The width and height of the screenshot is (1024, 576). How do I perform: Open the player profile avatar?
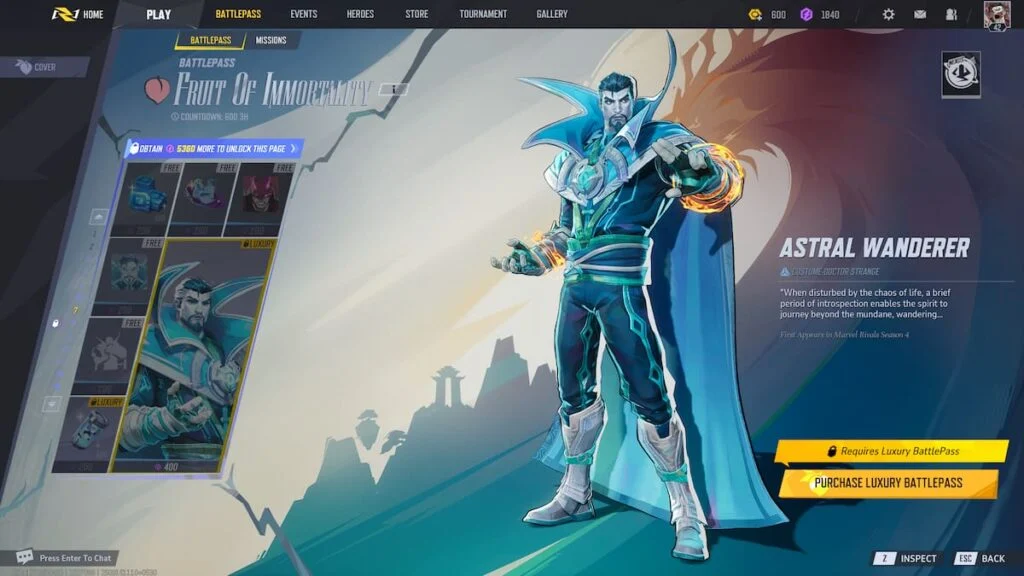point(997,15)
